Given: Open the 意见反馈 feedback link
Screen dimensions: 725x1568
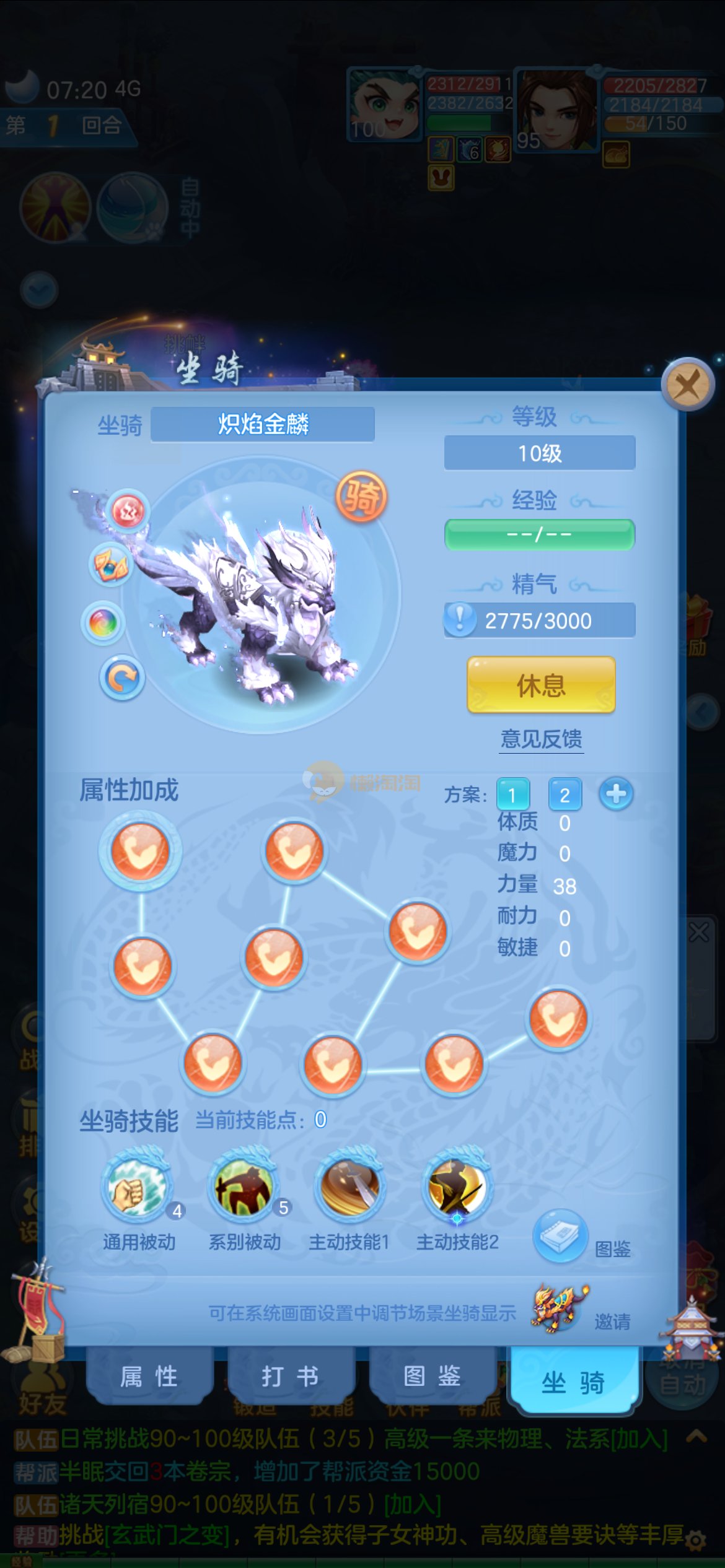Looking at the screenshot, I should tap(542, 739).
